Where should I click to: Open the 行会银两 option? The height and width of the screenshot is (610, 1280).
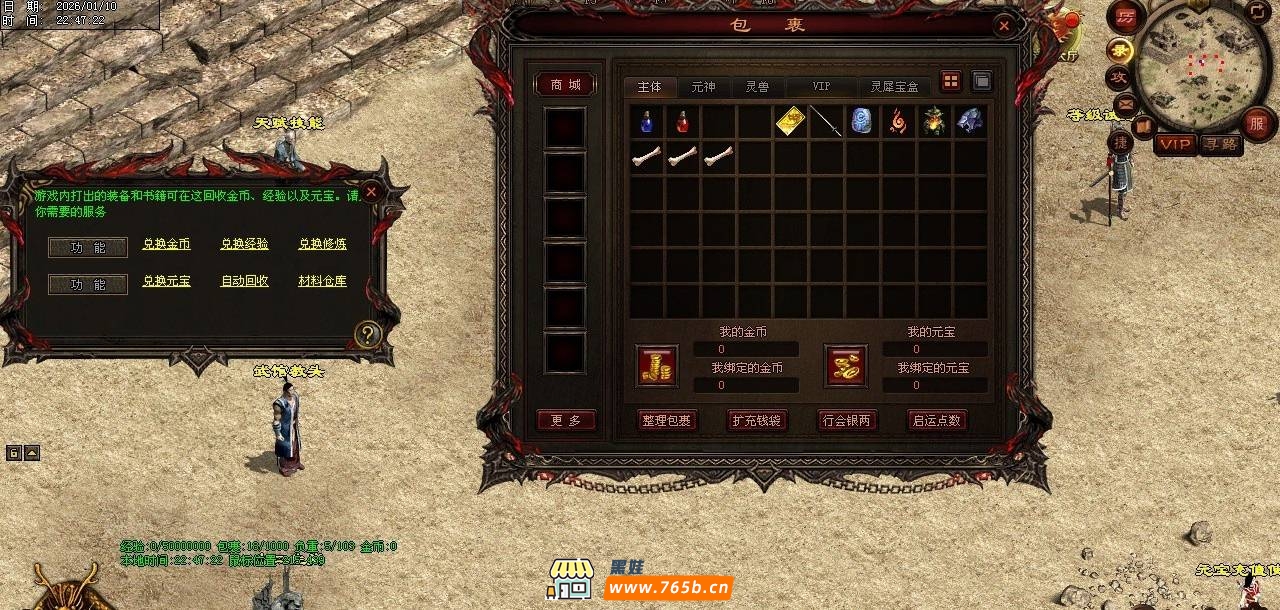click(x=847, y=421)
